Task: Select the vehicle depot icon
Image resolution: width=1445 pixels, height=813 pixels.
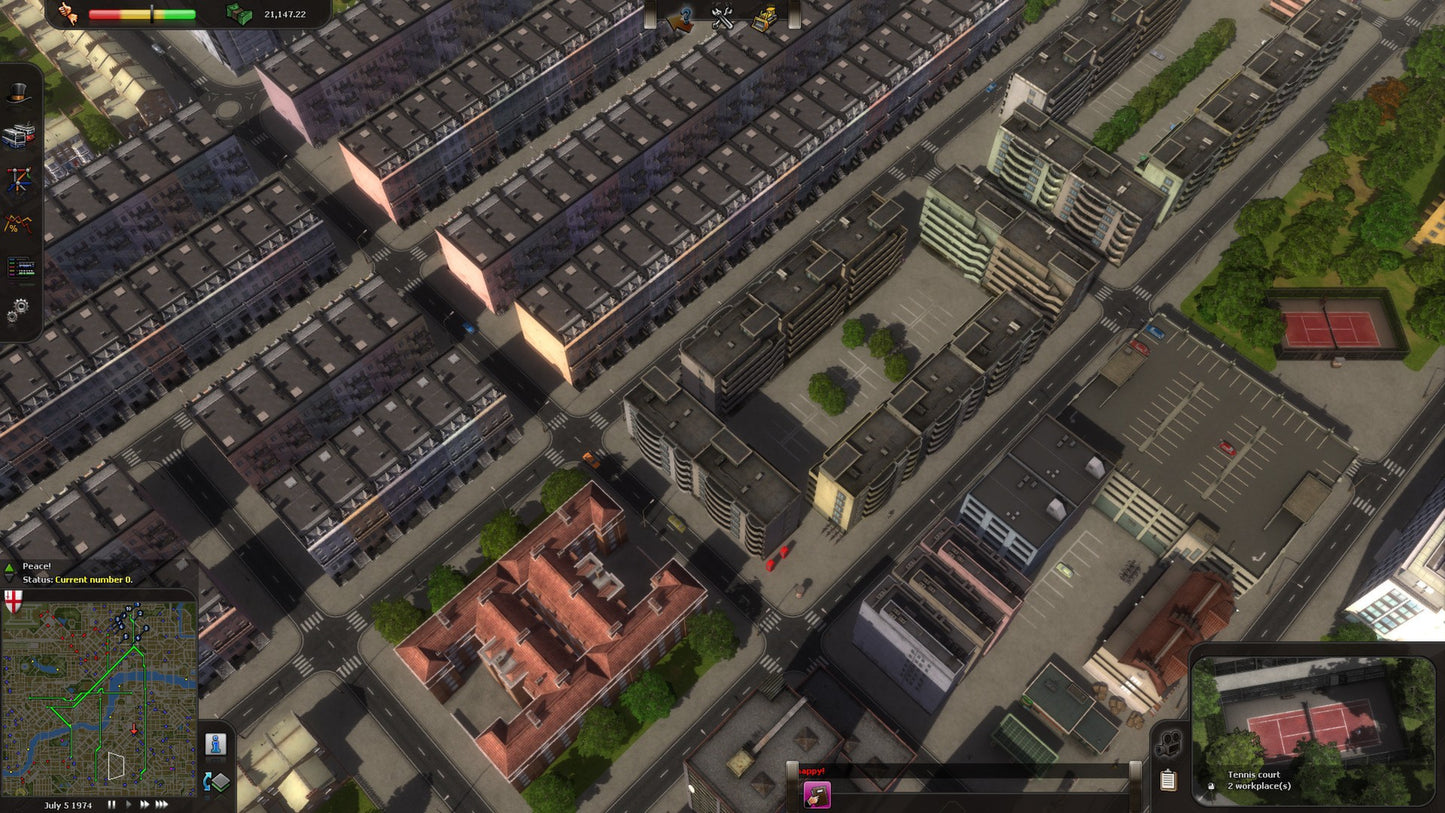Action: [18, 133]
